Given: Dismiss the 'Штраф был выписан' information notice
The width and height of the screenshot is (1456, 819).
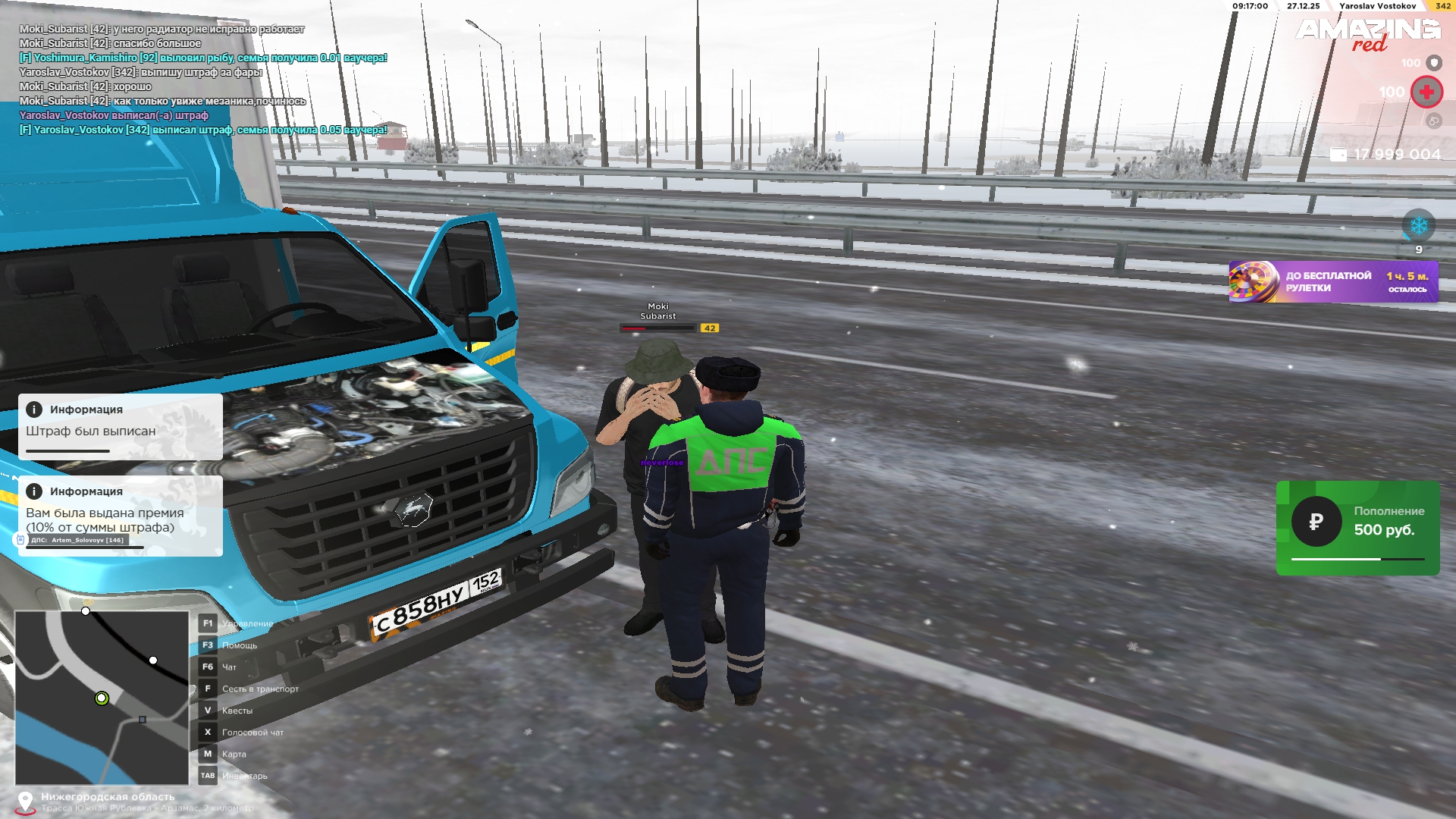Looking at the screenshot, I should (x=121, y=426).
